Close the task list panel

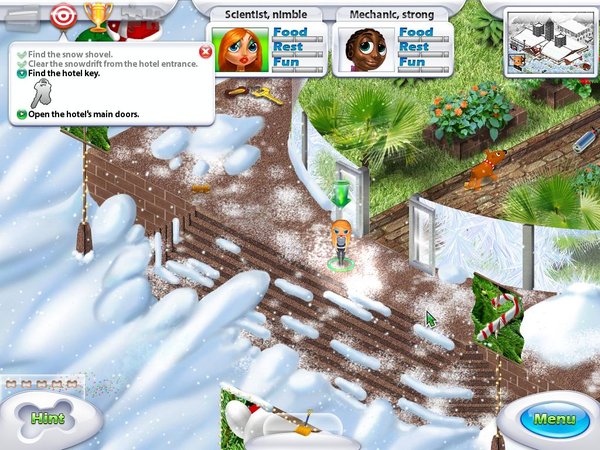click(x=205, y=51)
